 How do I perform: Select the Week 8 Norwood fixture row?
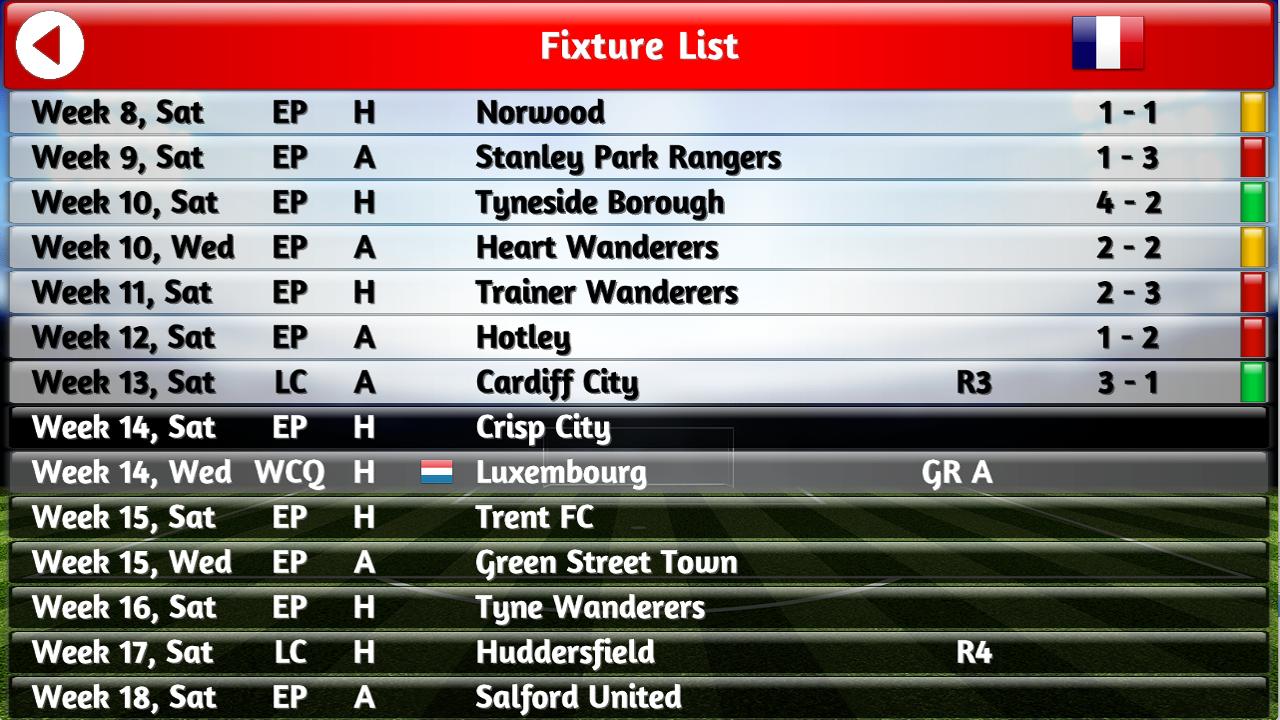tap(540, 112)
